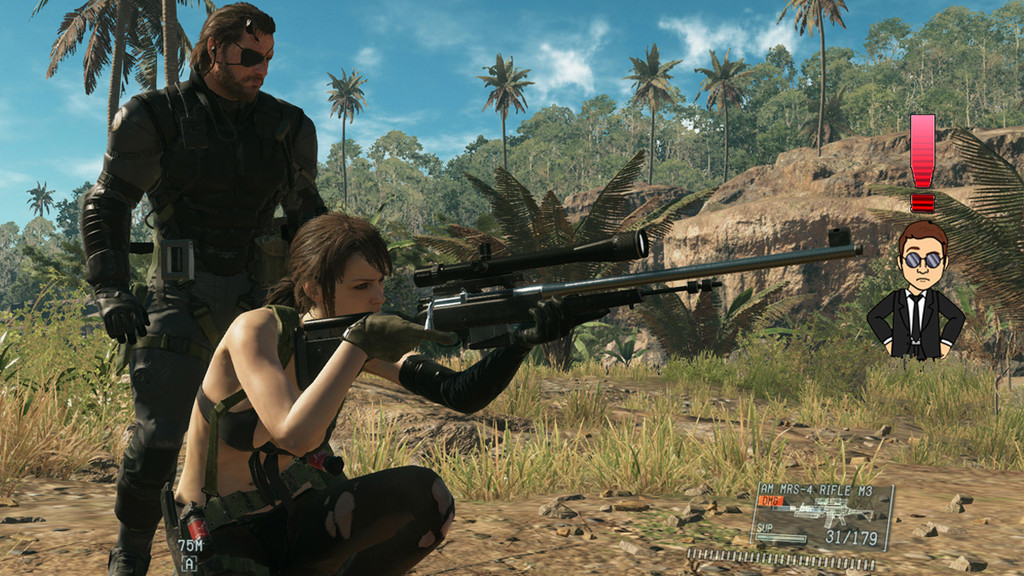Screen dimensions: 1024x576
Task: Click the red exclamation mark alert
Action: point(922,162)
